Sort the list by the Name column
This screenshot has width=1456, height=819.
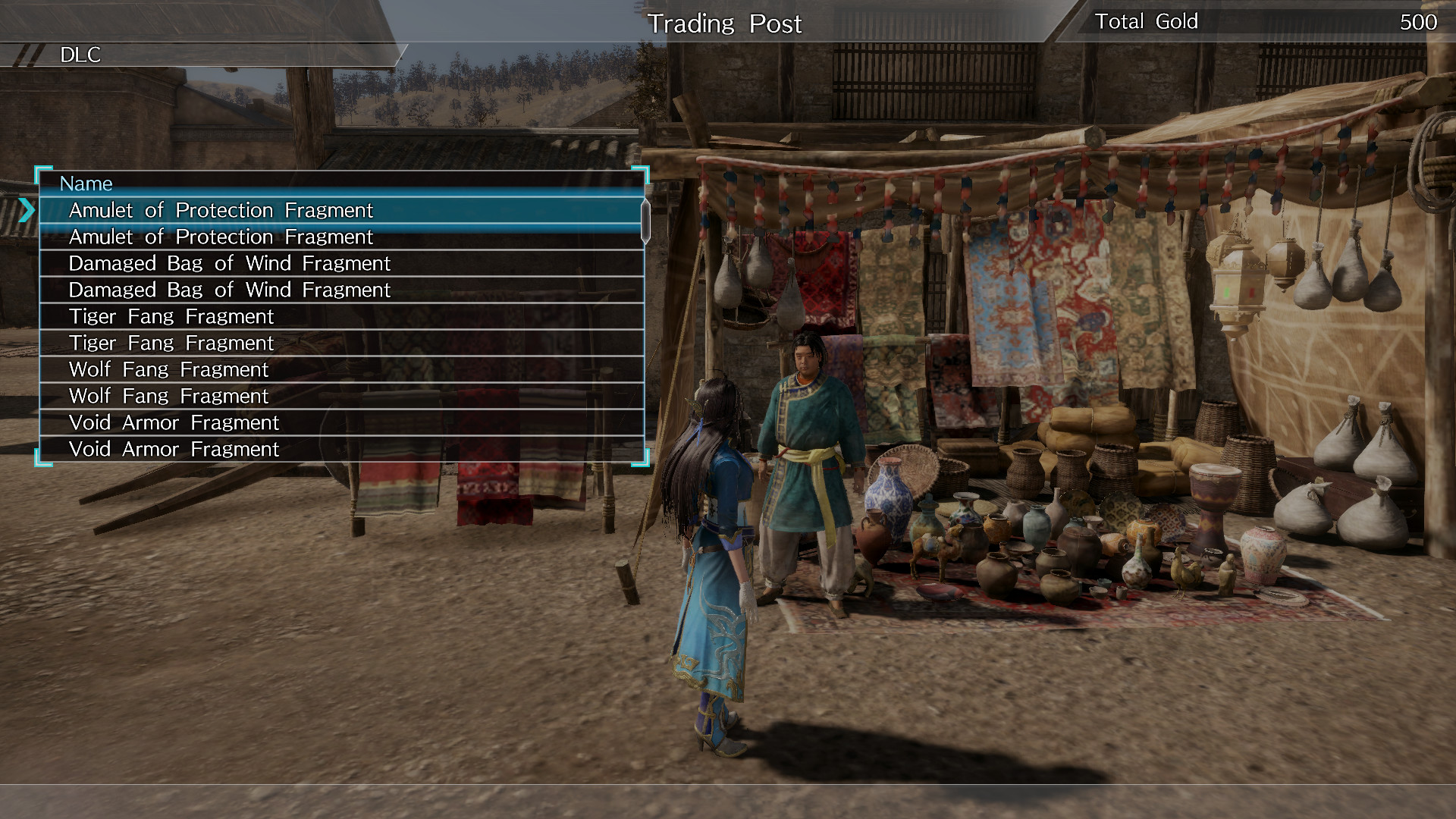coord(86,184)
